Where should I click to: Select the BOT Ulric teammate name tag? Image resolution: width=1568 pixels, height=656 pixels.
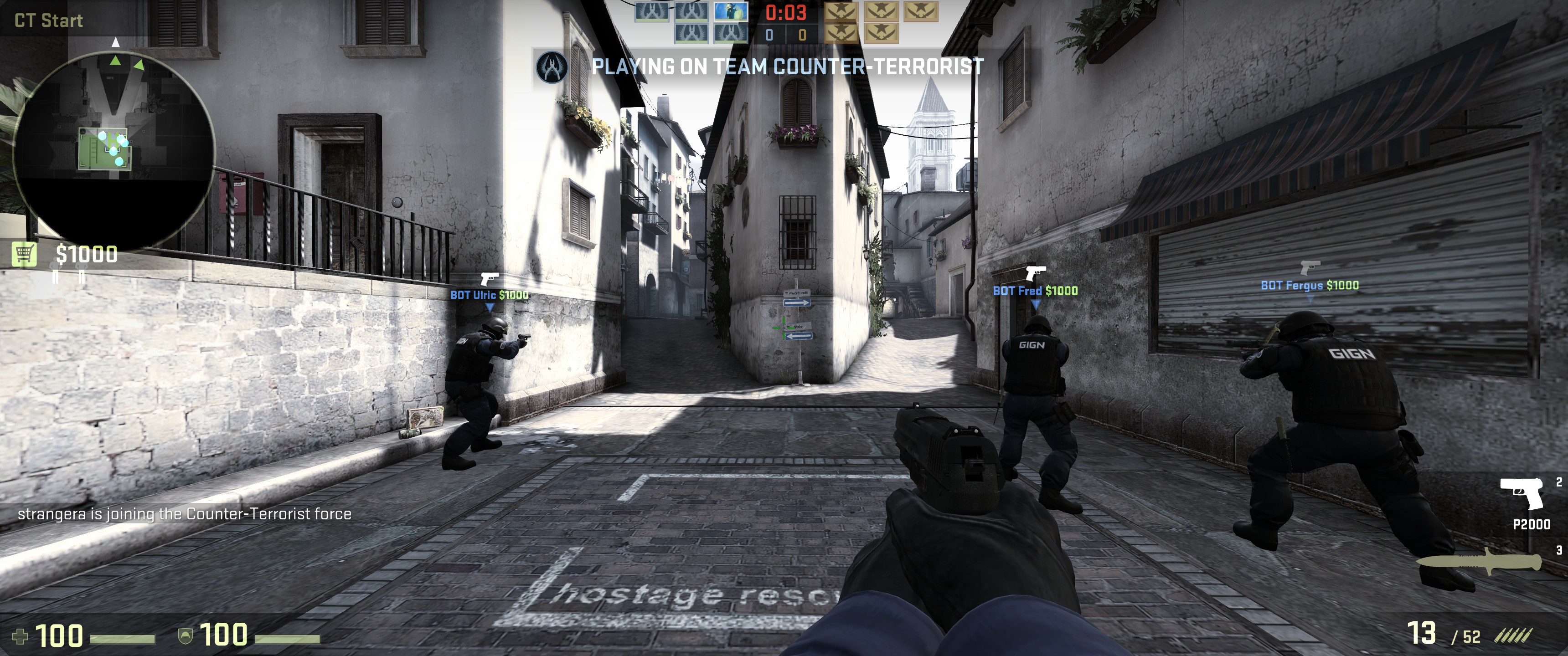click(490, 295)
